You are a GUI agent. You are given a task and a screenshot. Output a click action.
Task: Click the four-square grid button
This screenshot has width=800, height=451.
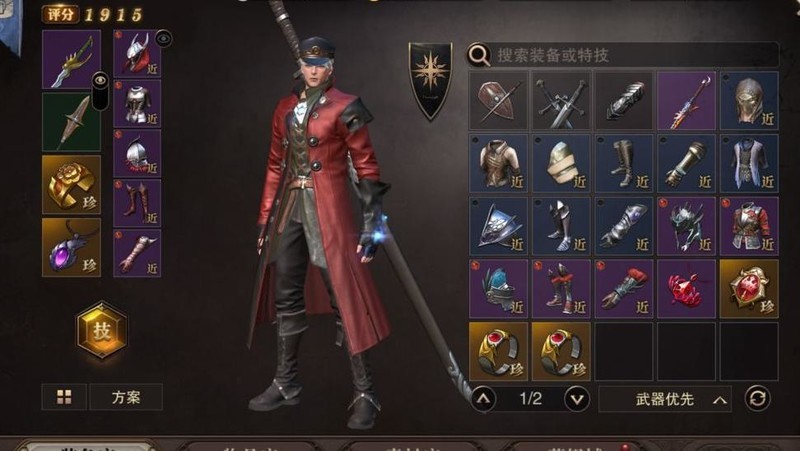pos(64,397)
